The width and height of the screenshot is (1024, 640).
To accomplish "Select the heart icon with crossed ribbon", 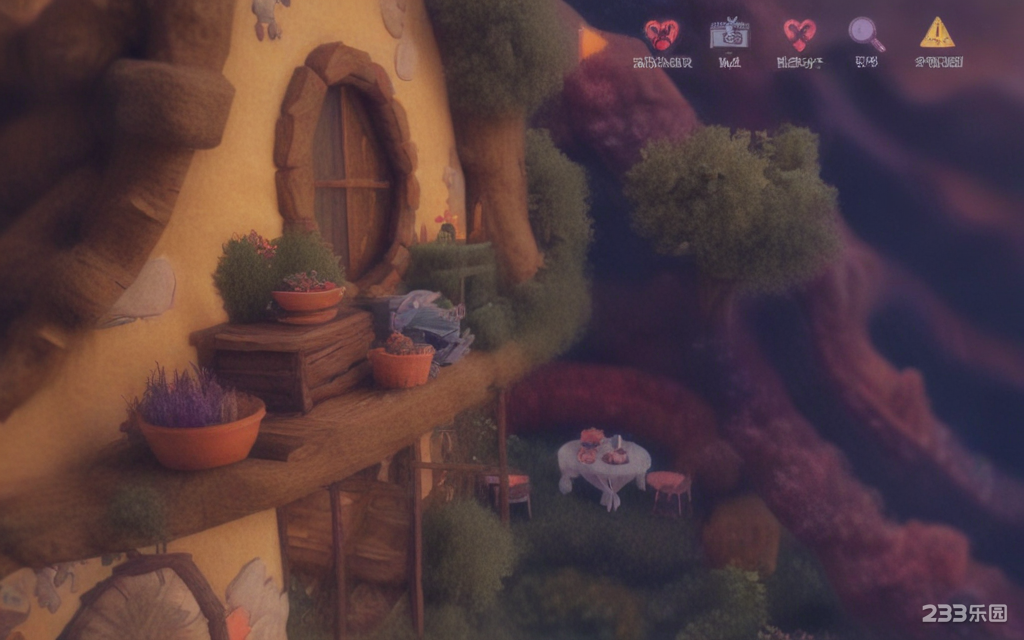I will point(799,35).
